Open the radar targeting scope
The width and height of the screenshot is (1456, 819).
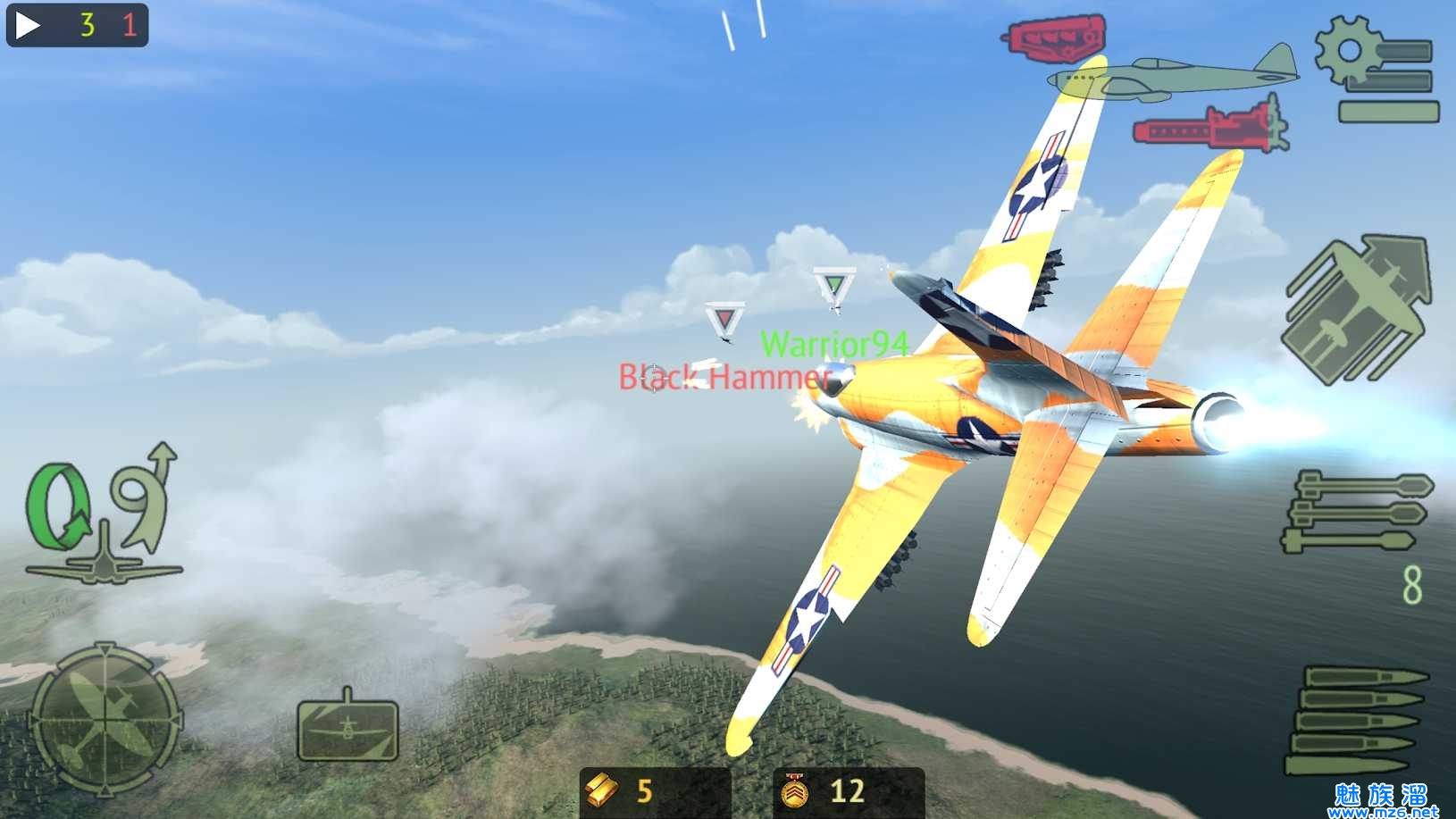click(x=105, y=717)
